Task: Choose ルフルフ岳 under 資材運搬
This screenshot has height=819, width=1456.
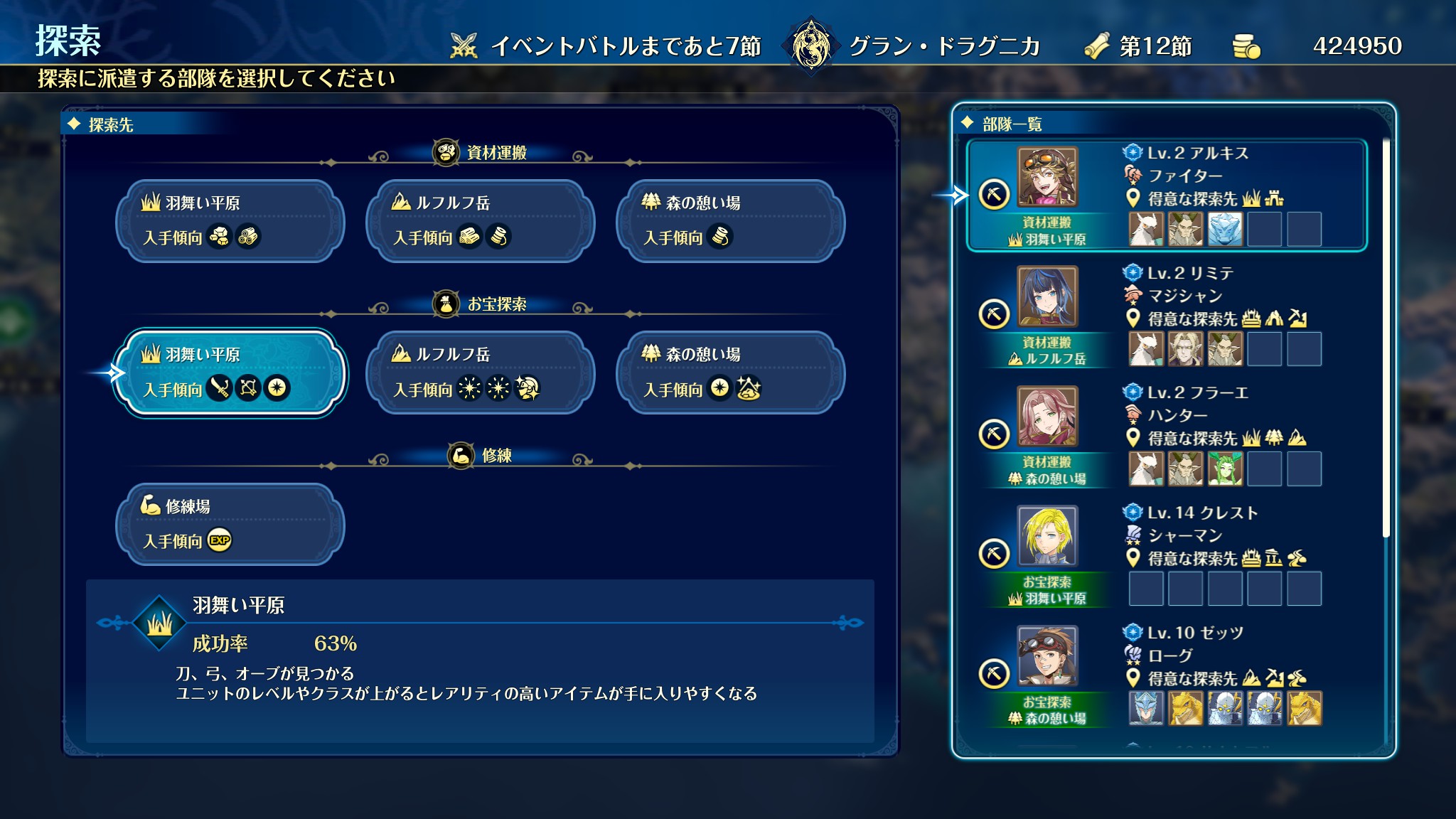Action: pyautogui.click(x=480, y=221)
